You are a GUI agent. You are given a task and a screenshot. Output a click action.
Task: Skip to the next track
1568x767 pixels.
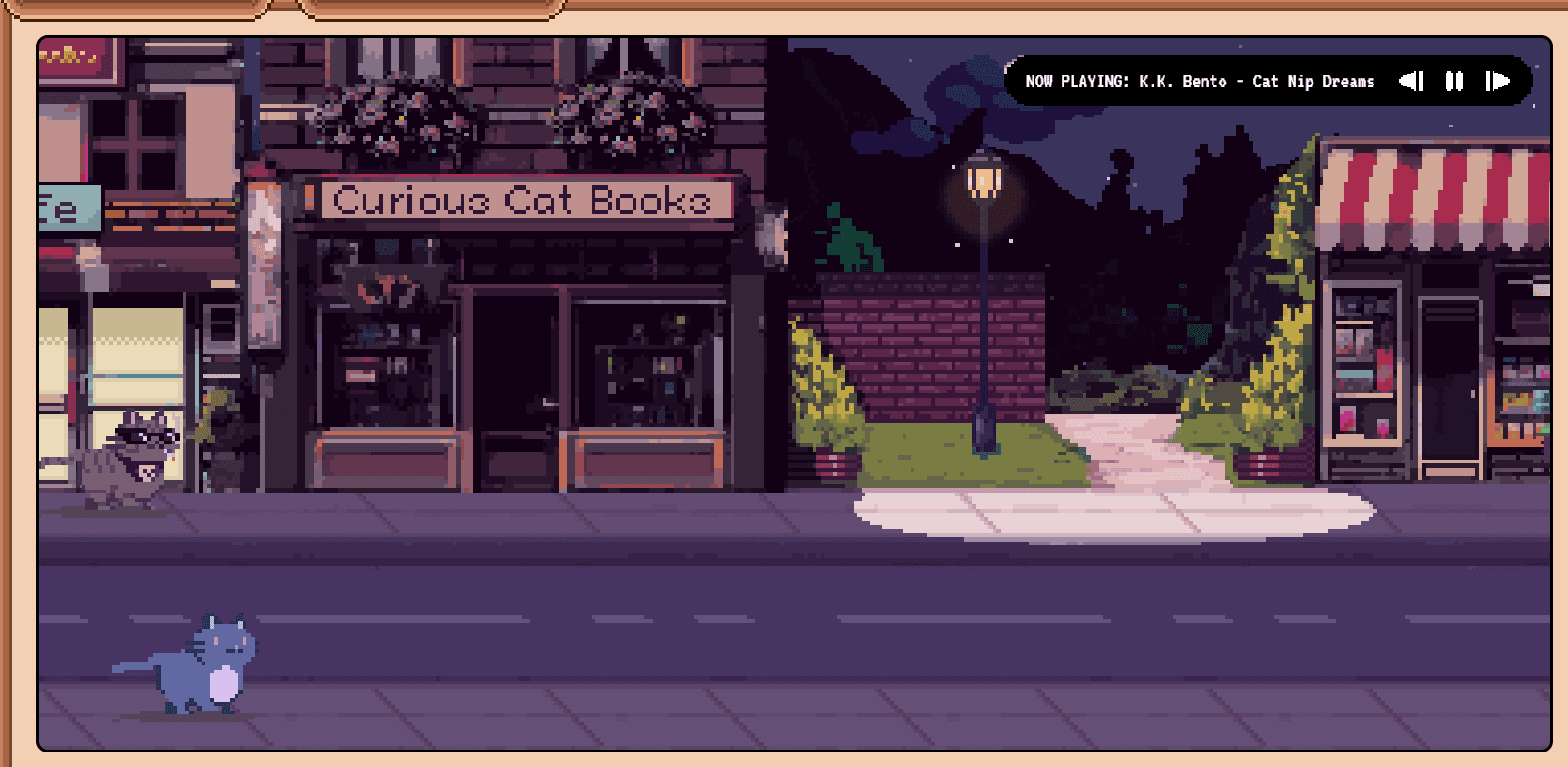coord(1498,81)
